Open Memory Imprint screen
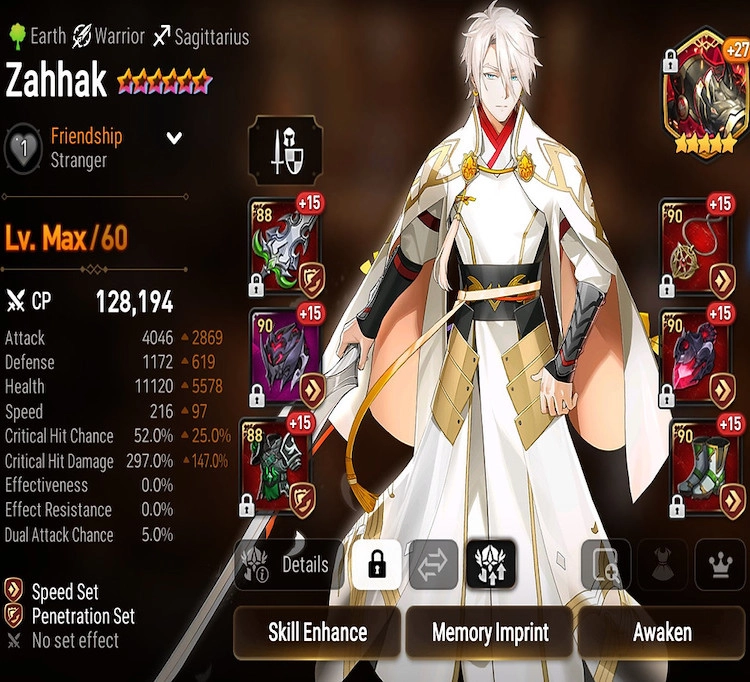Screen dimensions: 750x682 pos(490,632)
